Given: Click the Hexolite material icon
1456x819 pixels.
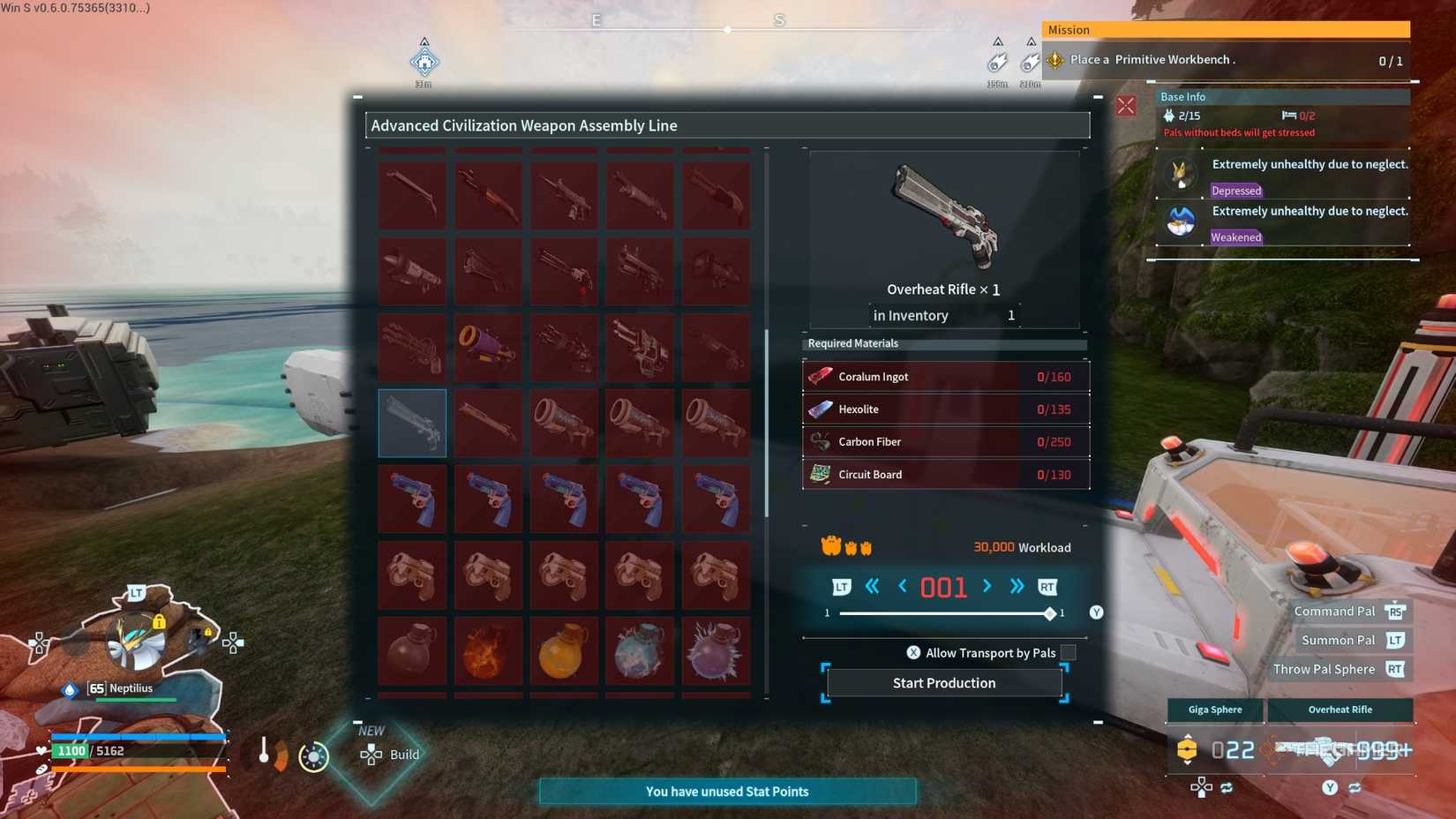Looking at the screenshot, I should [x=819, y=409].
